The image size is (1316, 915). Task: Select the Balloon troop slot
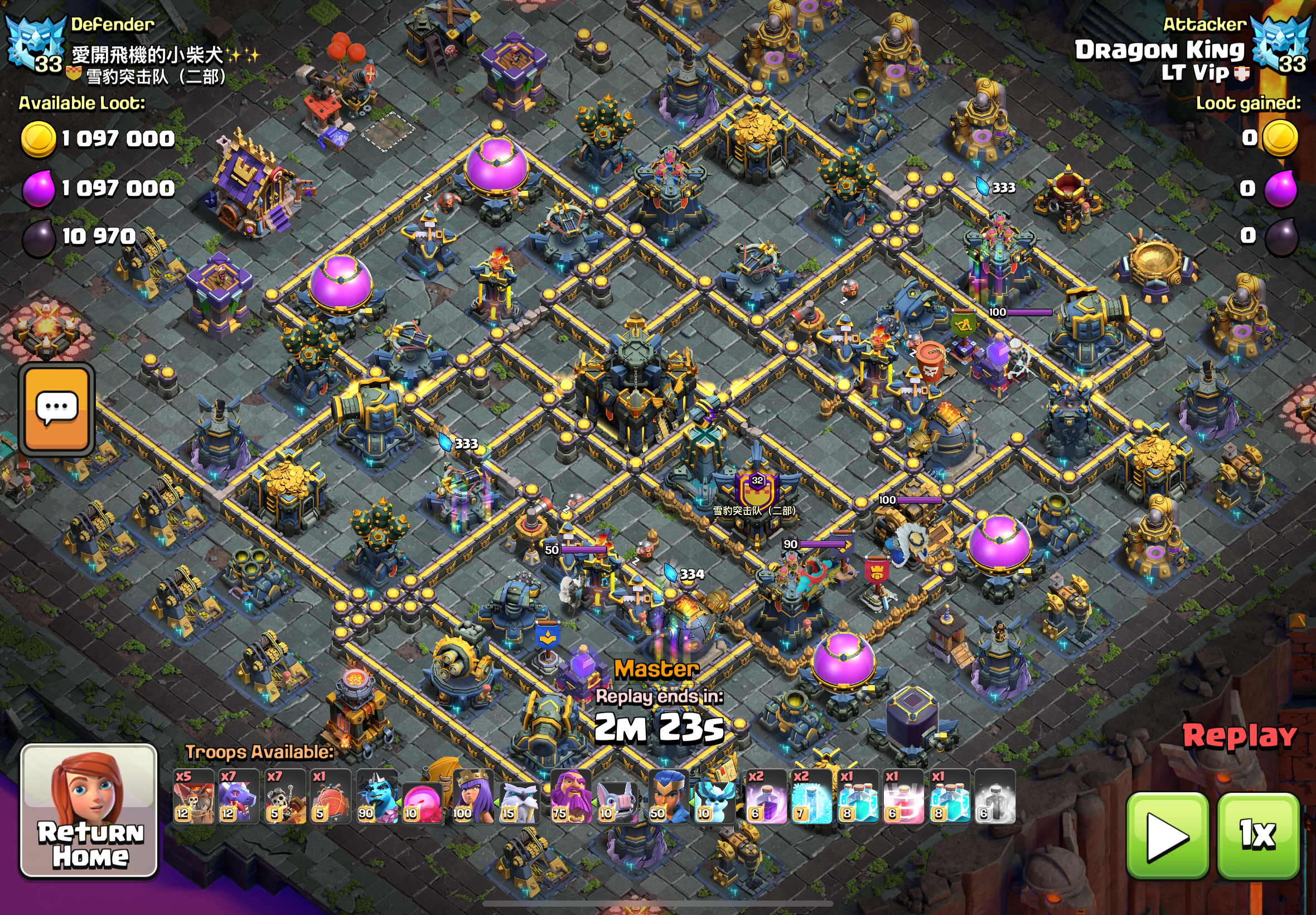193,797
